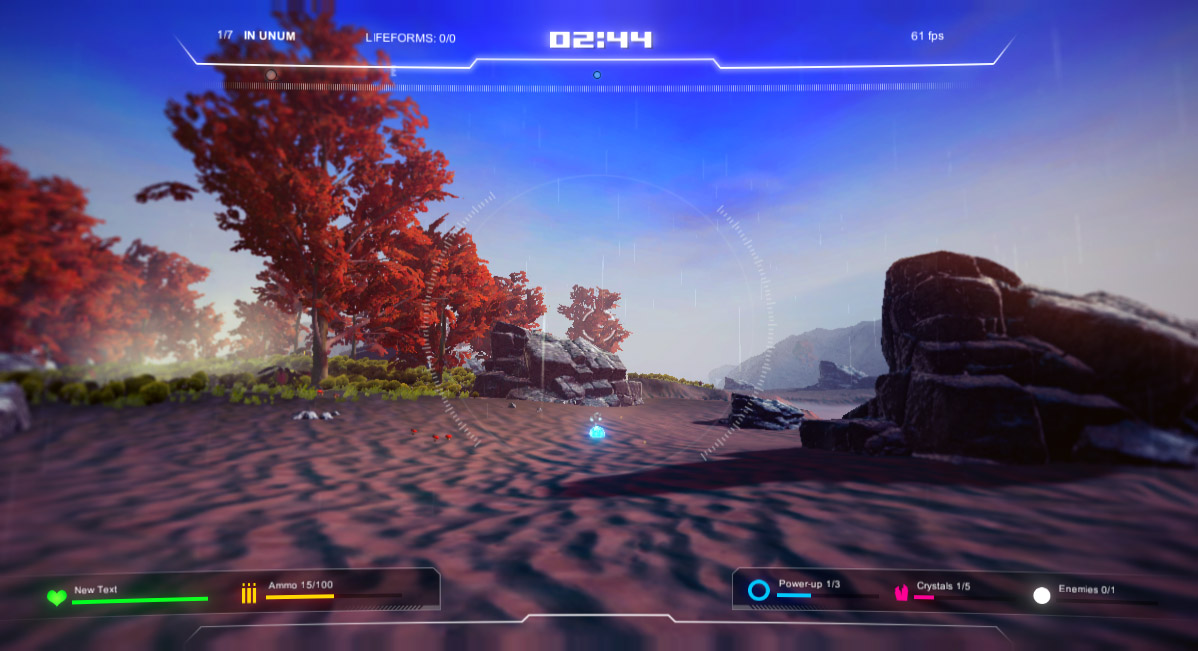The image size is (1198, 651).
Task: Select the pink Crystals icon
Action: point(901,593)
